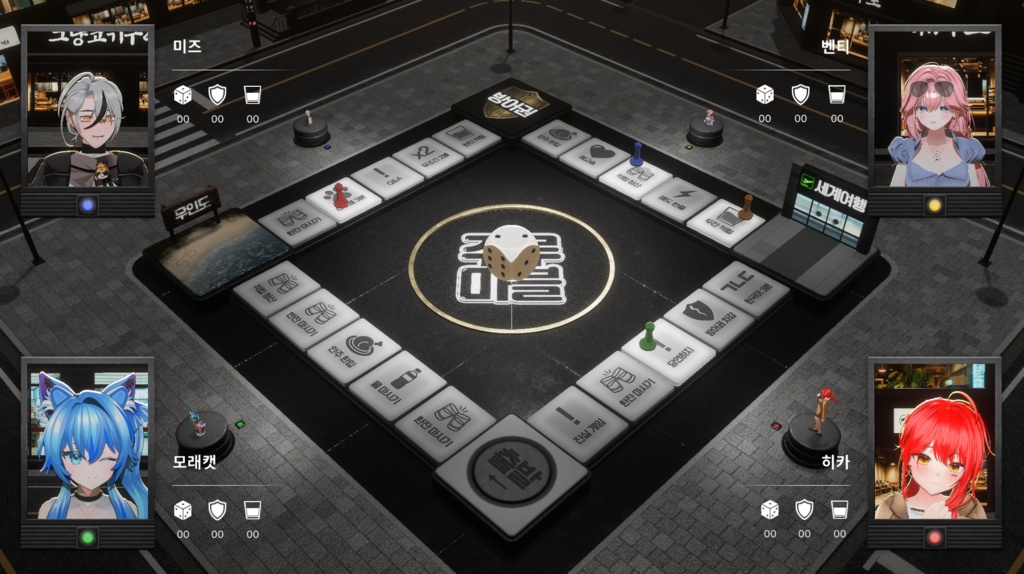Click 히카's dice icon
Image resolution: width=1024 pixels, height=574 pixels.
point(769,510)
